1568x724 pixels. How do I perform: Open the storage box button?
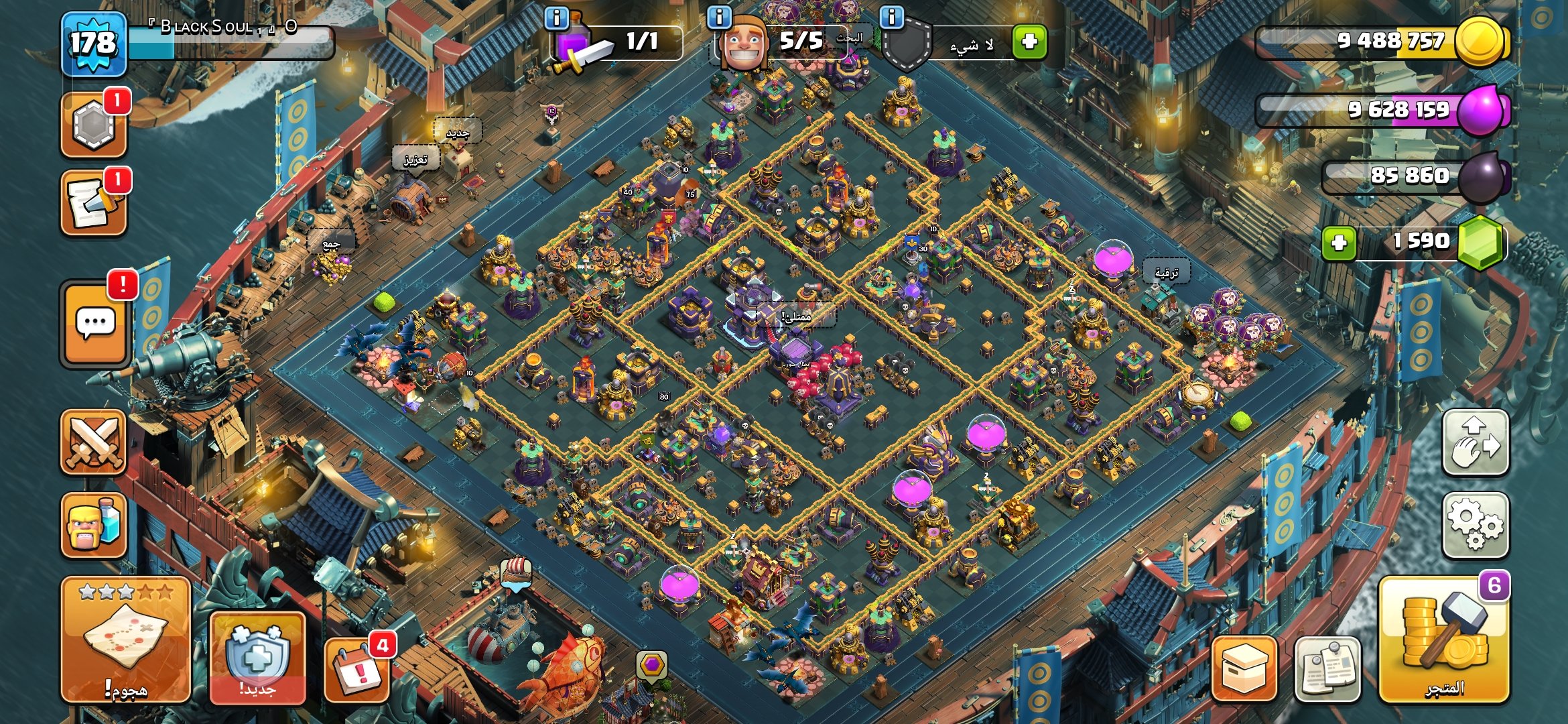pyautogui.click(x=1244, y=669)
